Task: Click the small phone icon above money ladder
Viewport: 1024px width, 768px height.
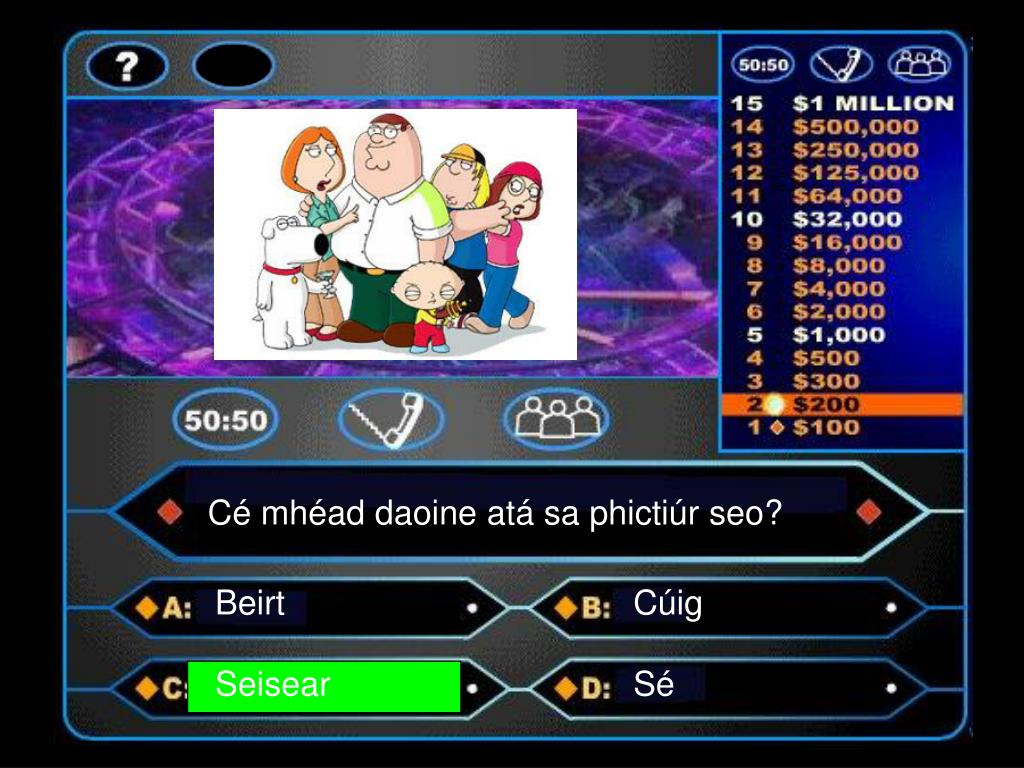Action: [841, 66]
